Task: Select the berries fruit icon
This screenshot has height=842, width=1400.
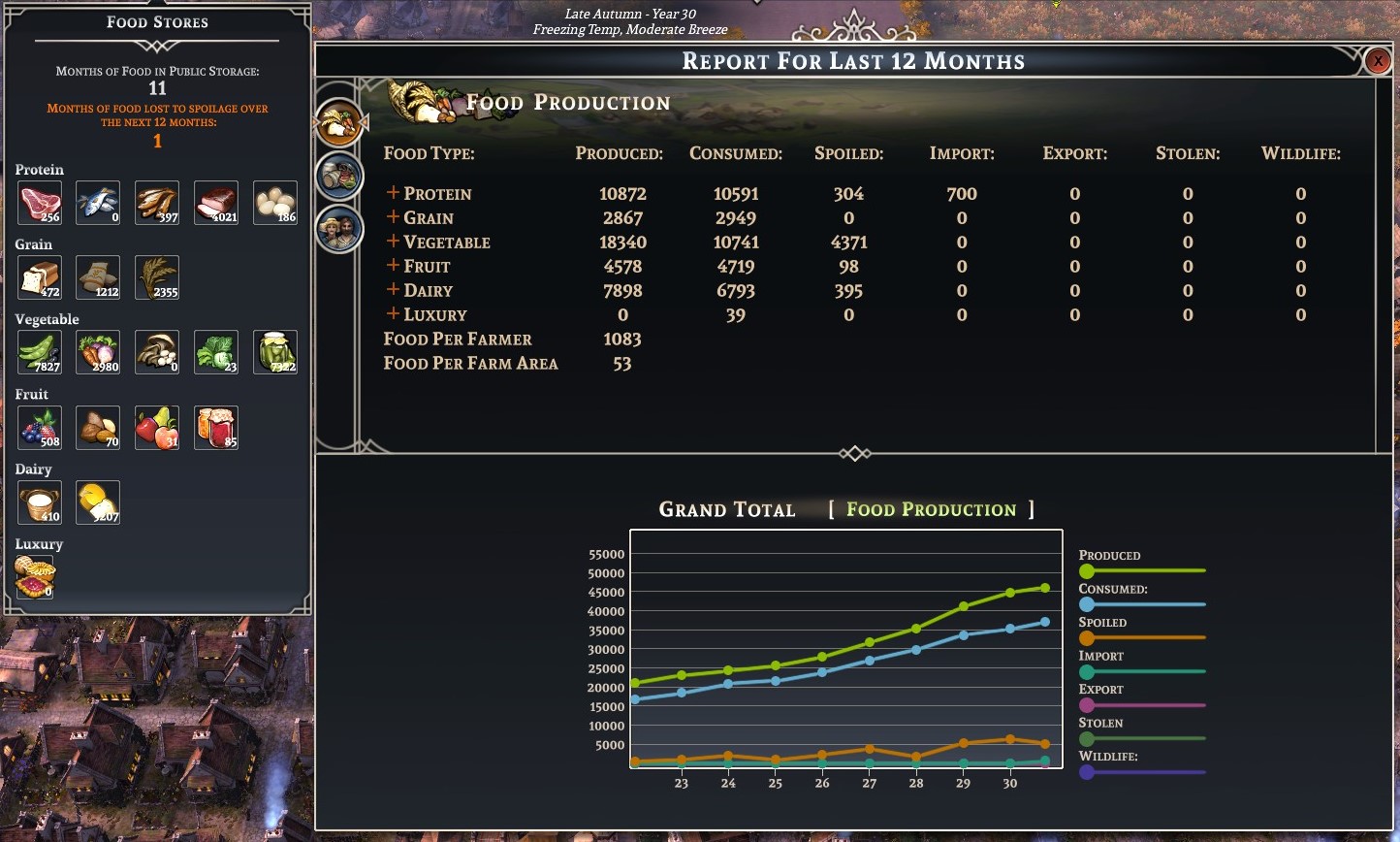Action: point(40,427)
